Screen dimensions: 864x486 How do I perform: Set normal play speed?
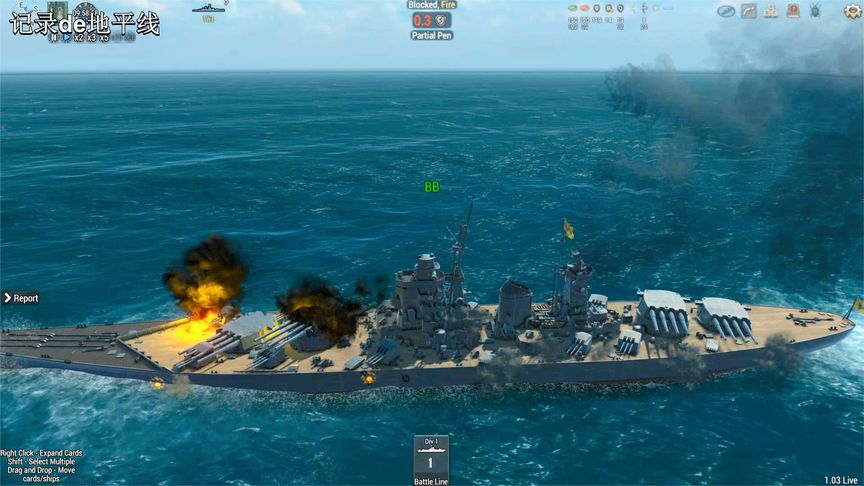66,37
